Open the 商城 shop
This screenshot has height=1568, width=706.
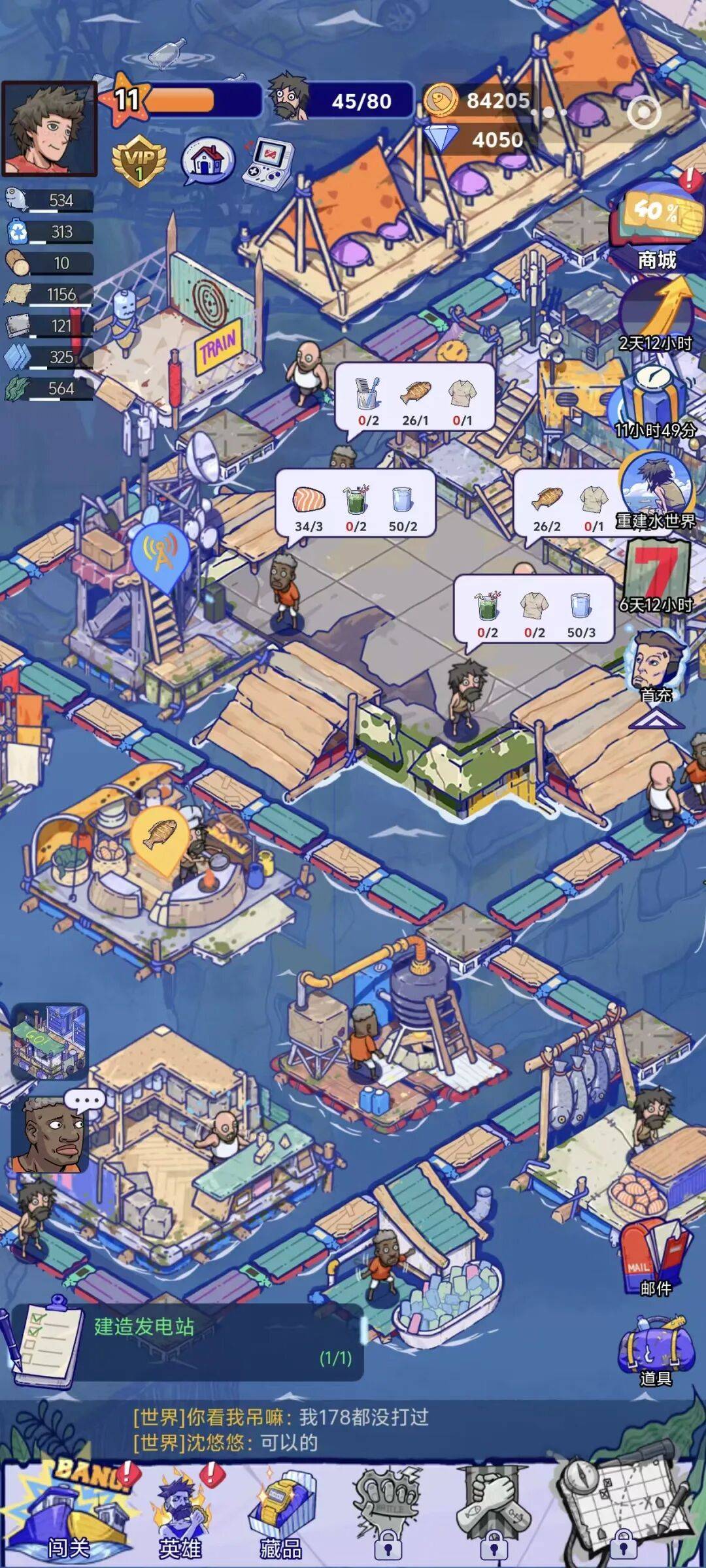click(656, 229)
